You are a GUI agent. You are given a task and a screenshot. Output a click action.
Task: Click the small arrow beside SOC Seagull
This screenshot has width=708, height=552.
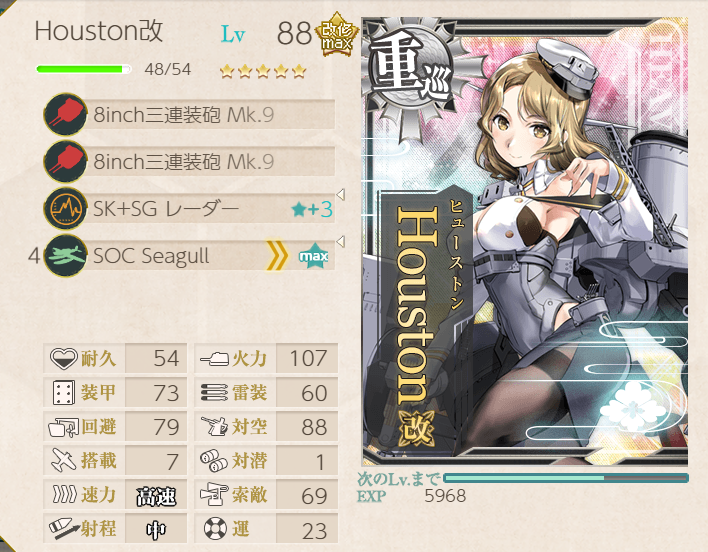pos(342,242)
